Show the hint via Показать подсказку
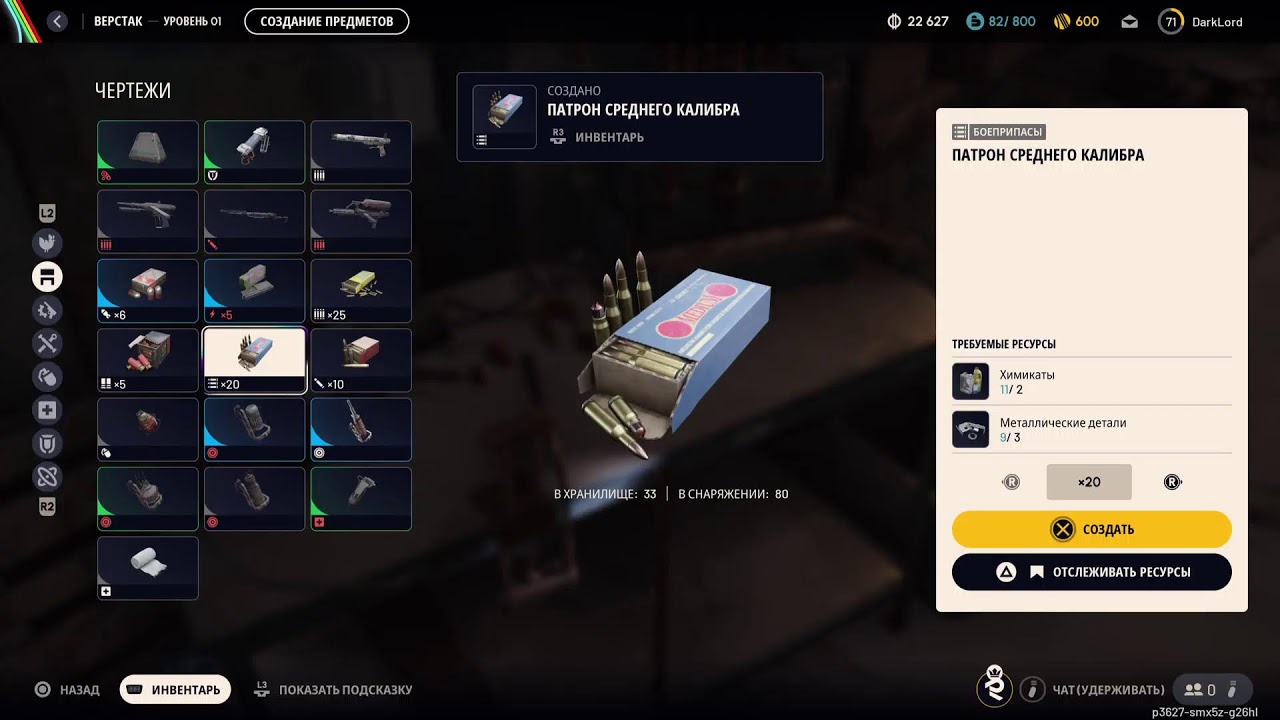The image size is (1280, 720). [334, 689]
